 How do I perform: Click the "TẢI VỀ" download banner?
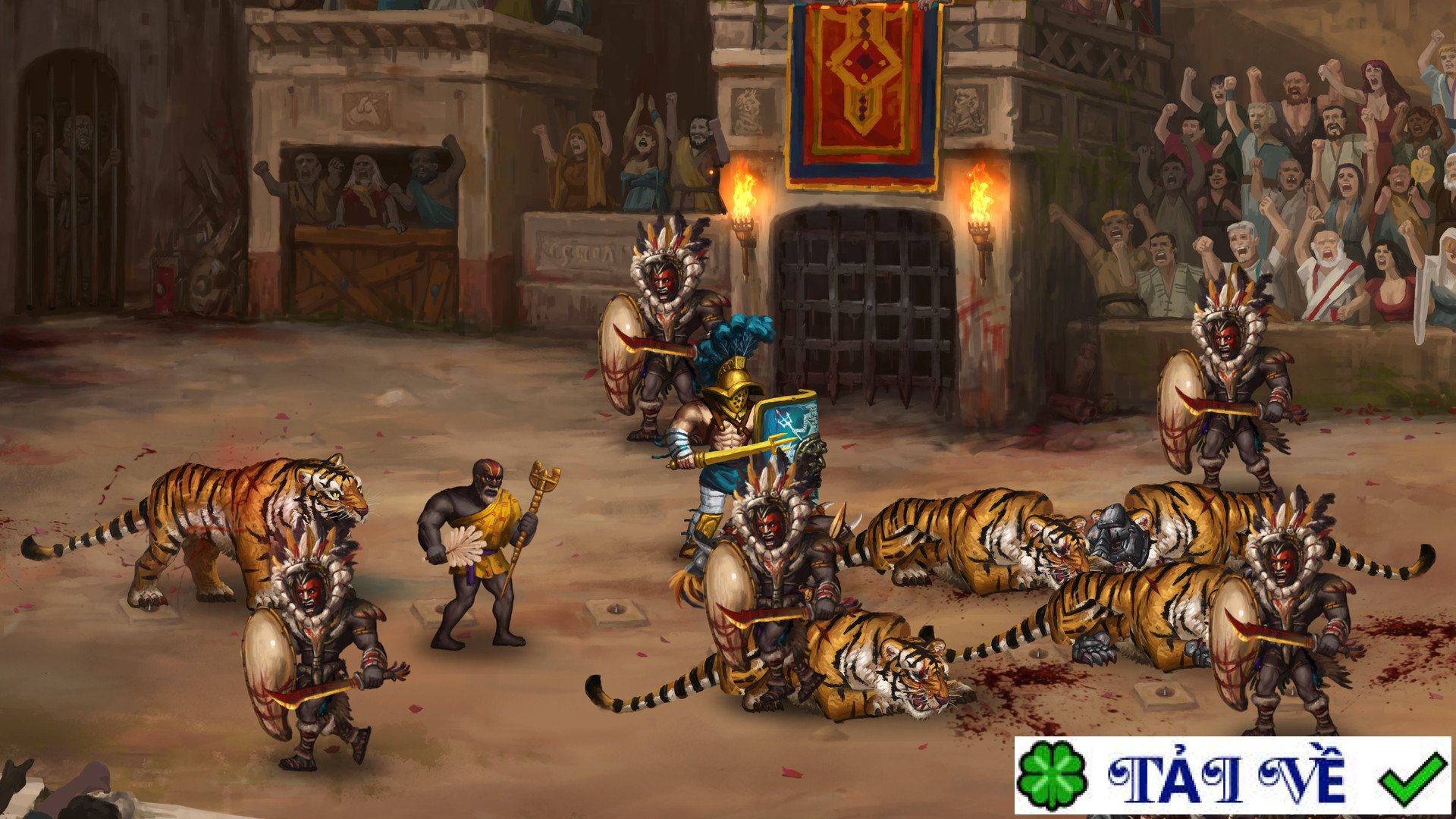point(1232,776)
